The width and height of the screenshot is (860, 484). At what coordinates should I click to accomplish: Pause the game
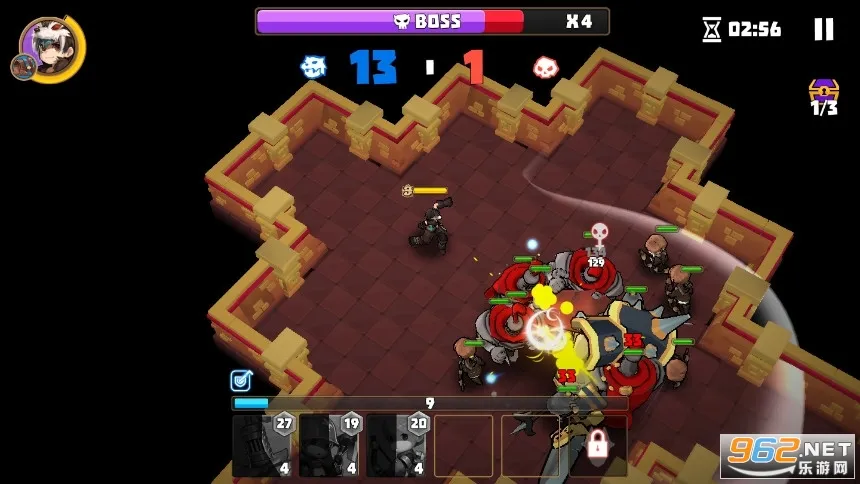point(823,29)
